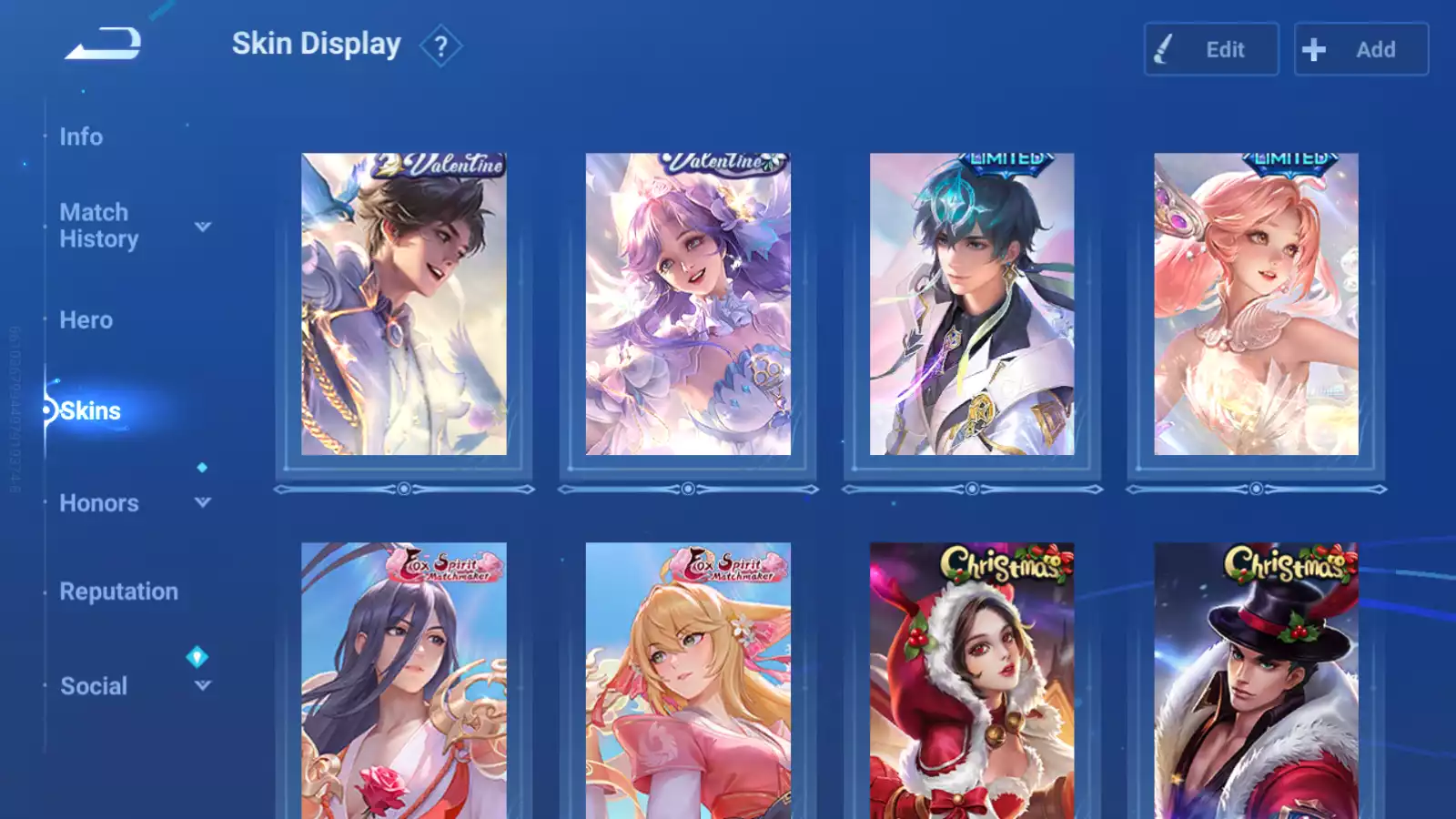The width and height of the screenshot is (1456, 819).
Task: Go back using the return arrow
Action: (x=103, y=44)
